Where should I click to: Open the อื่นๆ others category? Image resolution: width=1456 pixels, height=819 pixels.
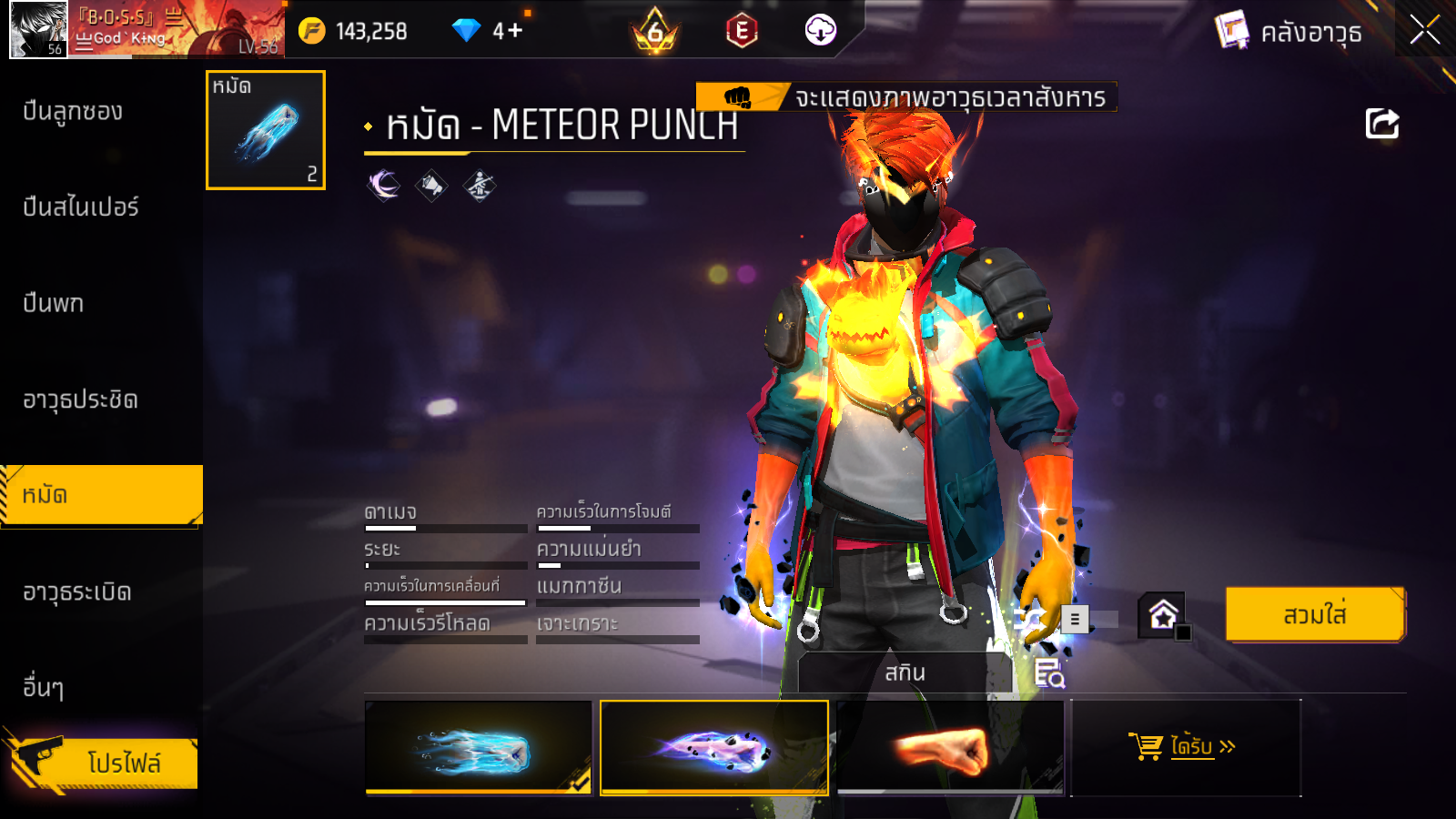44,687
